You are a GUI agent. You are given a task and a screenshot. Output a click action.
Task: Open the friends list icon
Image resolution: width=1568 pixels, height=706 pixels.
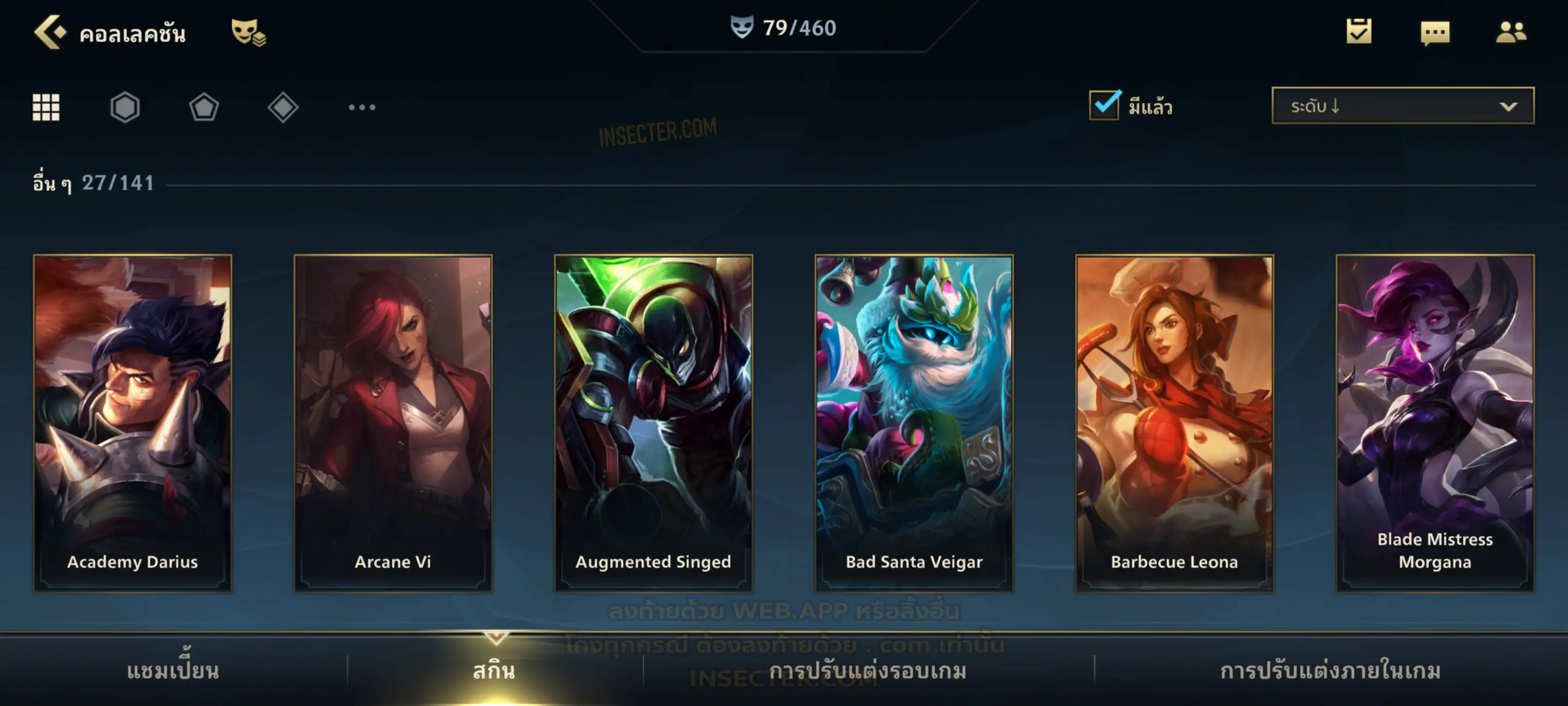coord(1511,32)
